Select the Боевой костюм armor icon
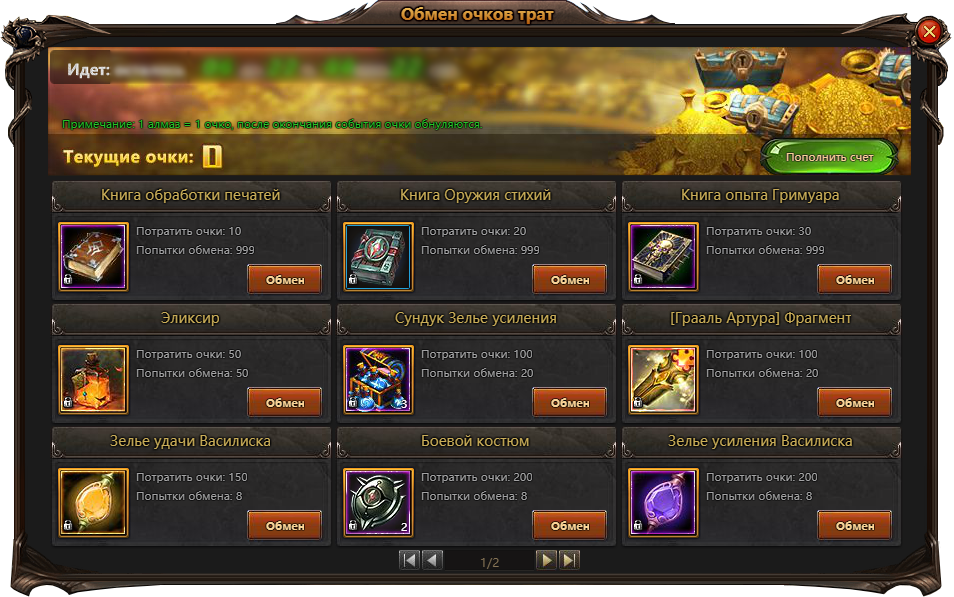954x597 pixels. click(x=378, y=503)
